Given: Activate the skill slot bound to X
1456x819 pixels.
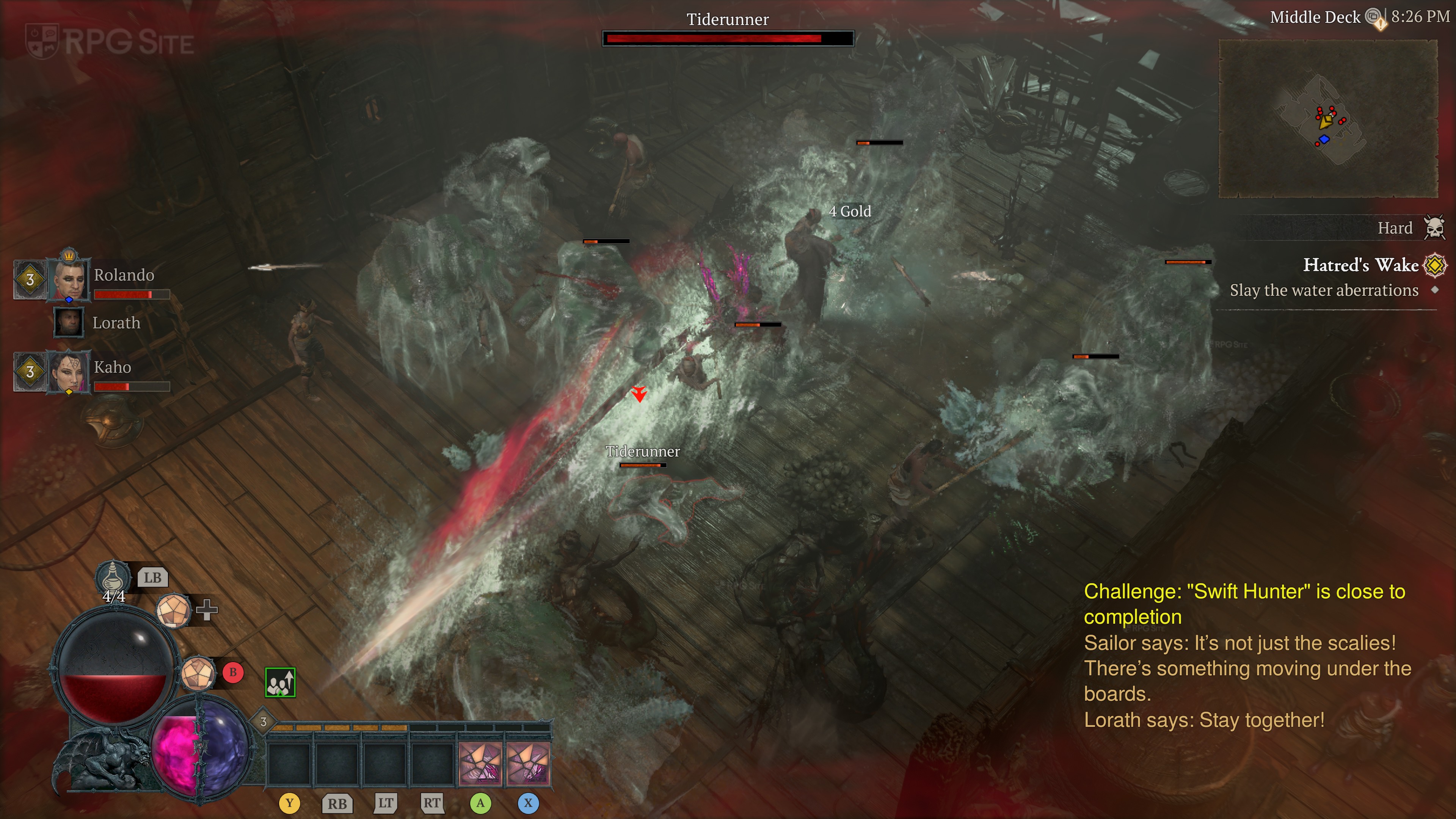Looking at the screenshot, I should click(x=528, y=764).
